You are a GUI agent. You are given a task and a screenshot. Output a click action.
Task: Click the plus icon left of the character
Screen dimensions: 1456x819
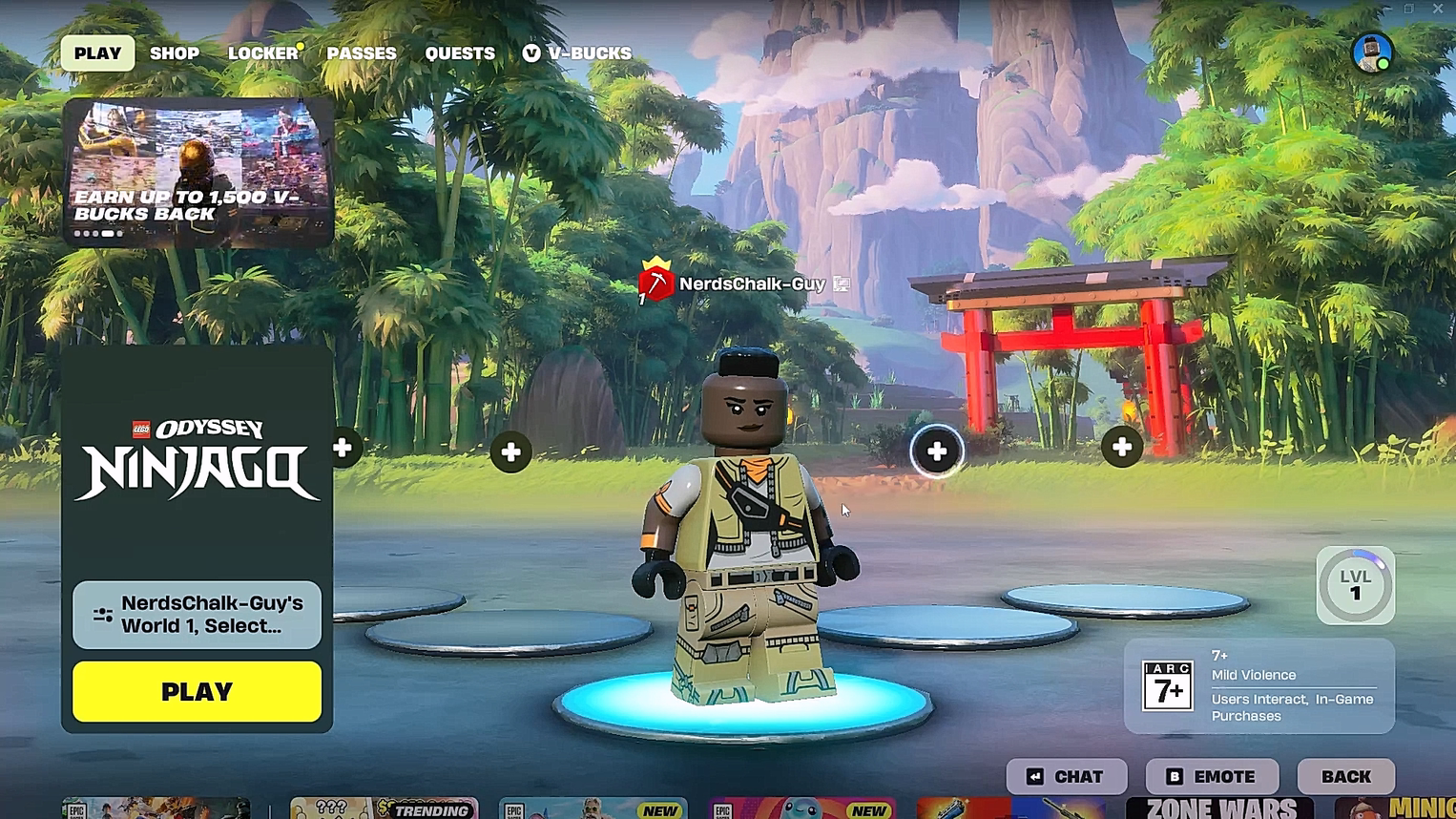coord(511,451)
